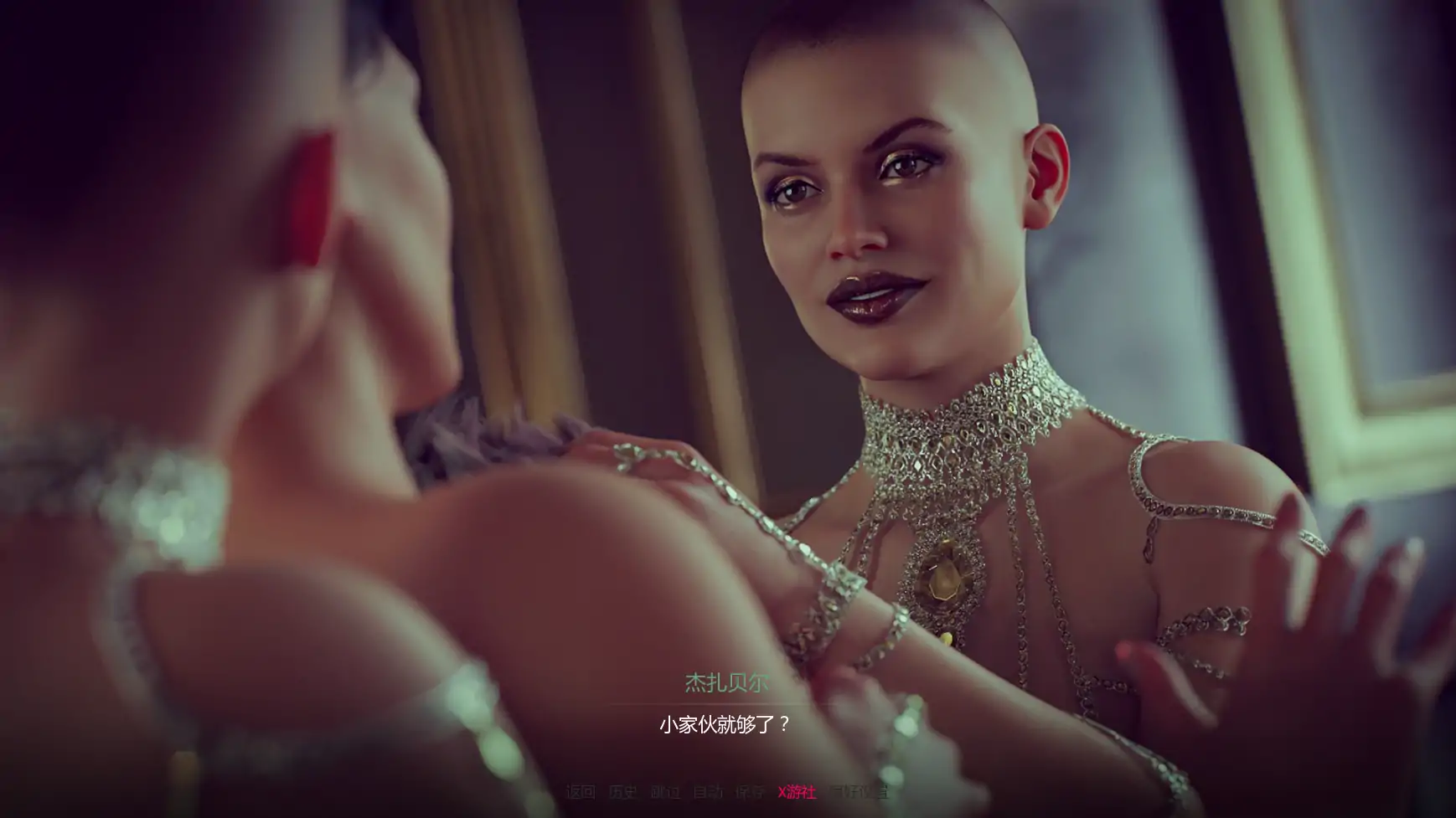
Task: Start auto mode by clicking 自动
Action: 706,792
